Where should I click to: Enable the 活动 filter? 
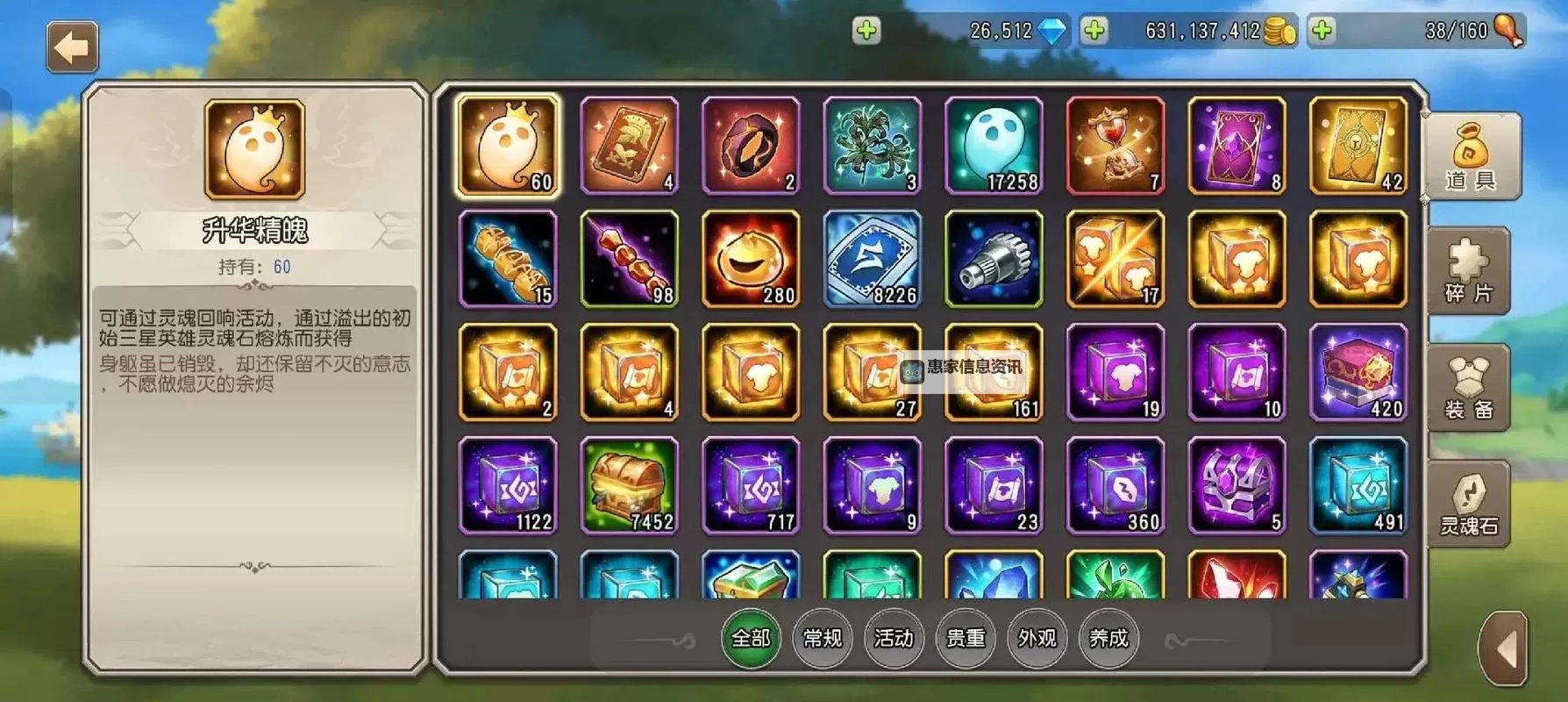click(894, 639)
